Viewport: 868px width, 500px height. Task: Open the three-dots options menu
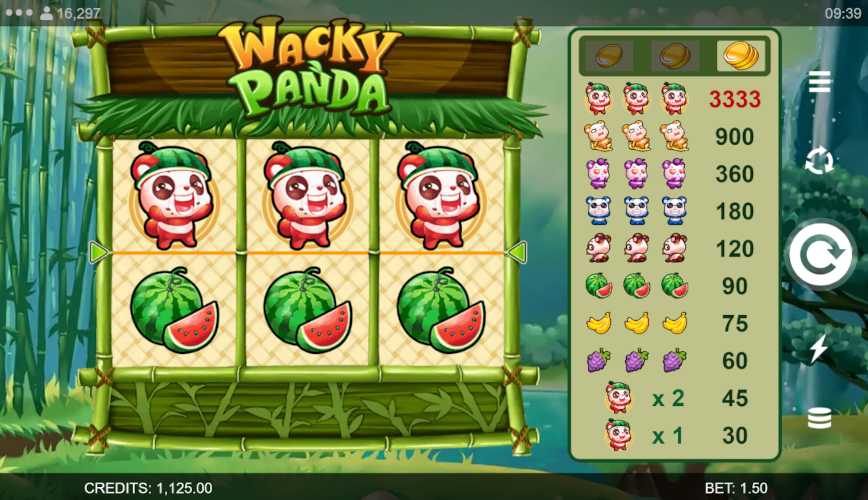[17, 13]
